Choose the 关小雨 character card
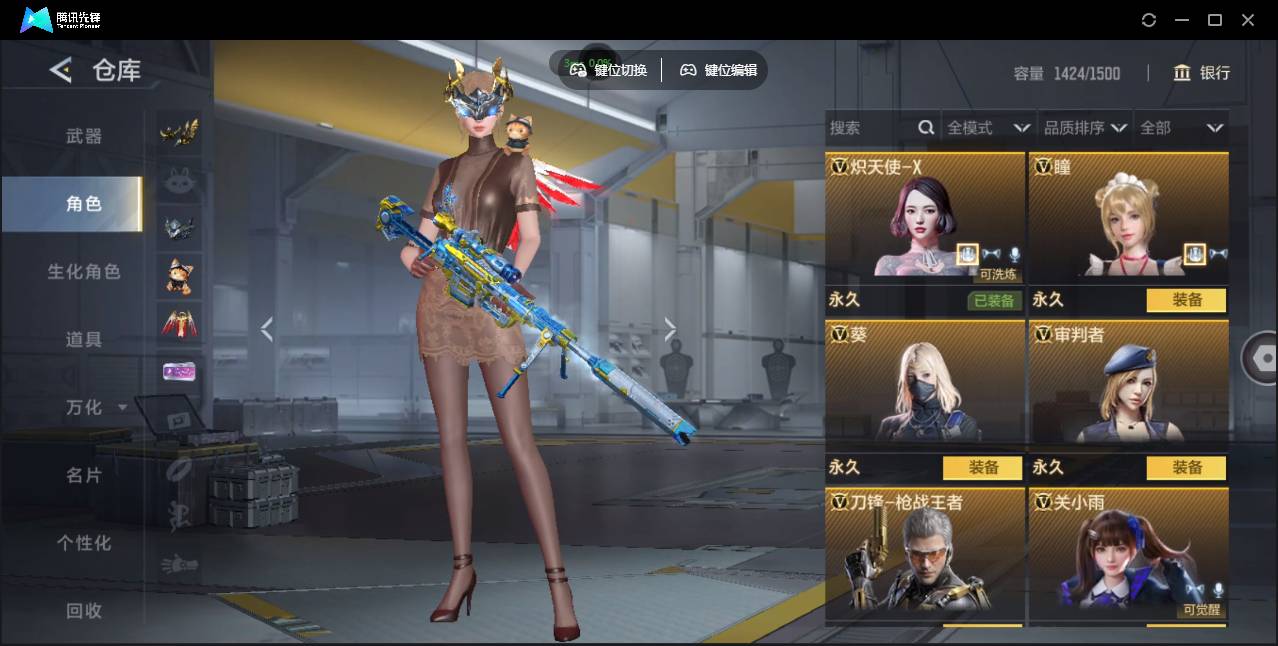The image size is (1278, 646). [1128, 555]
